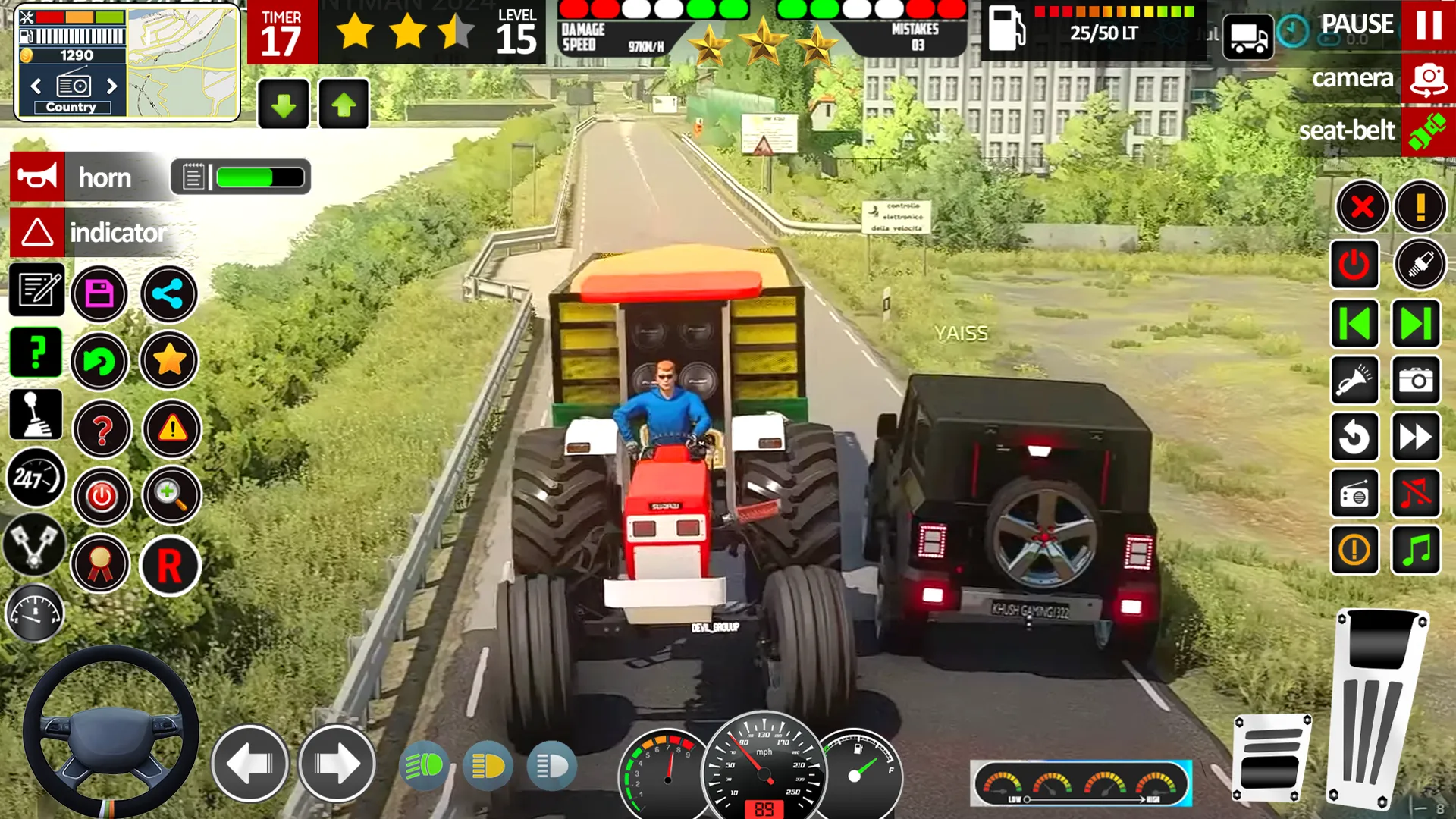The height and width of the screenshot is (819, 1456).
Task: Shift gear up with the green up arrow
Action: click(344, 104)
